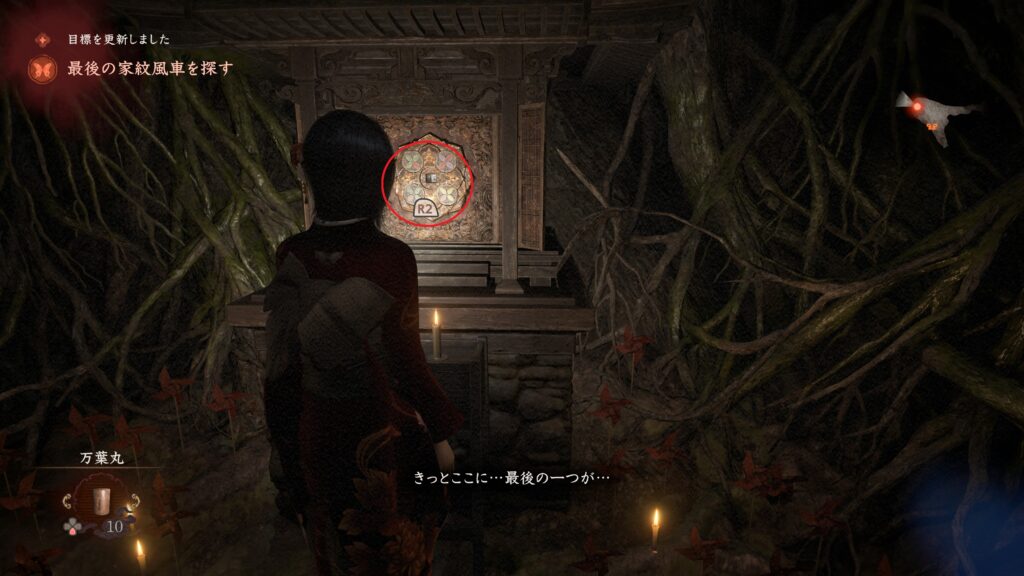The image size is (1024, 576).
Task: Open the 最後の家紋風車を探す objective tracker
Action: [150, 69]
